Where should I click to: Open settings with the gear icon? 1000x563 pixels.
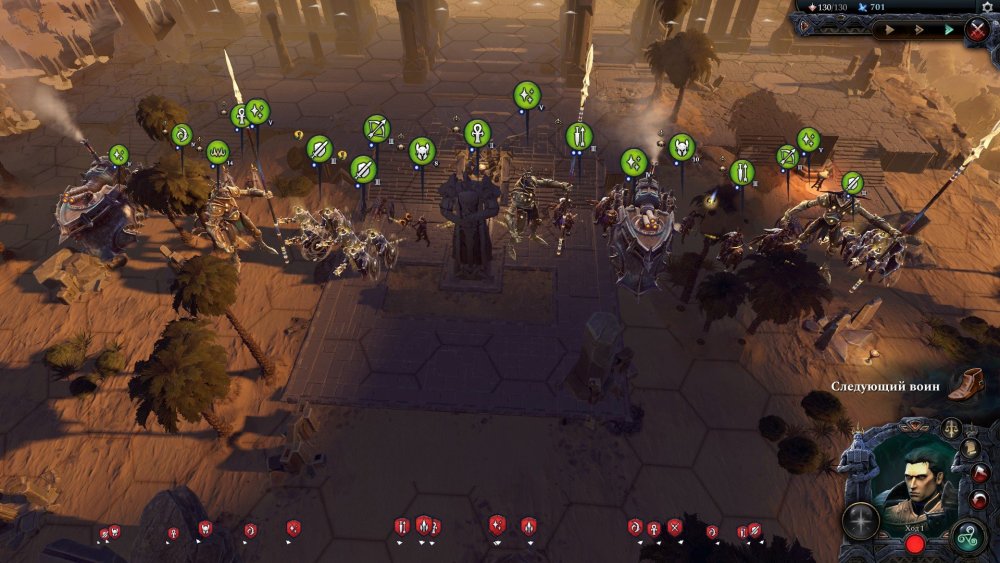pyautogui.click(x=988, y=6)
